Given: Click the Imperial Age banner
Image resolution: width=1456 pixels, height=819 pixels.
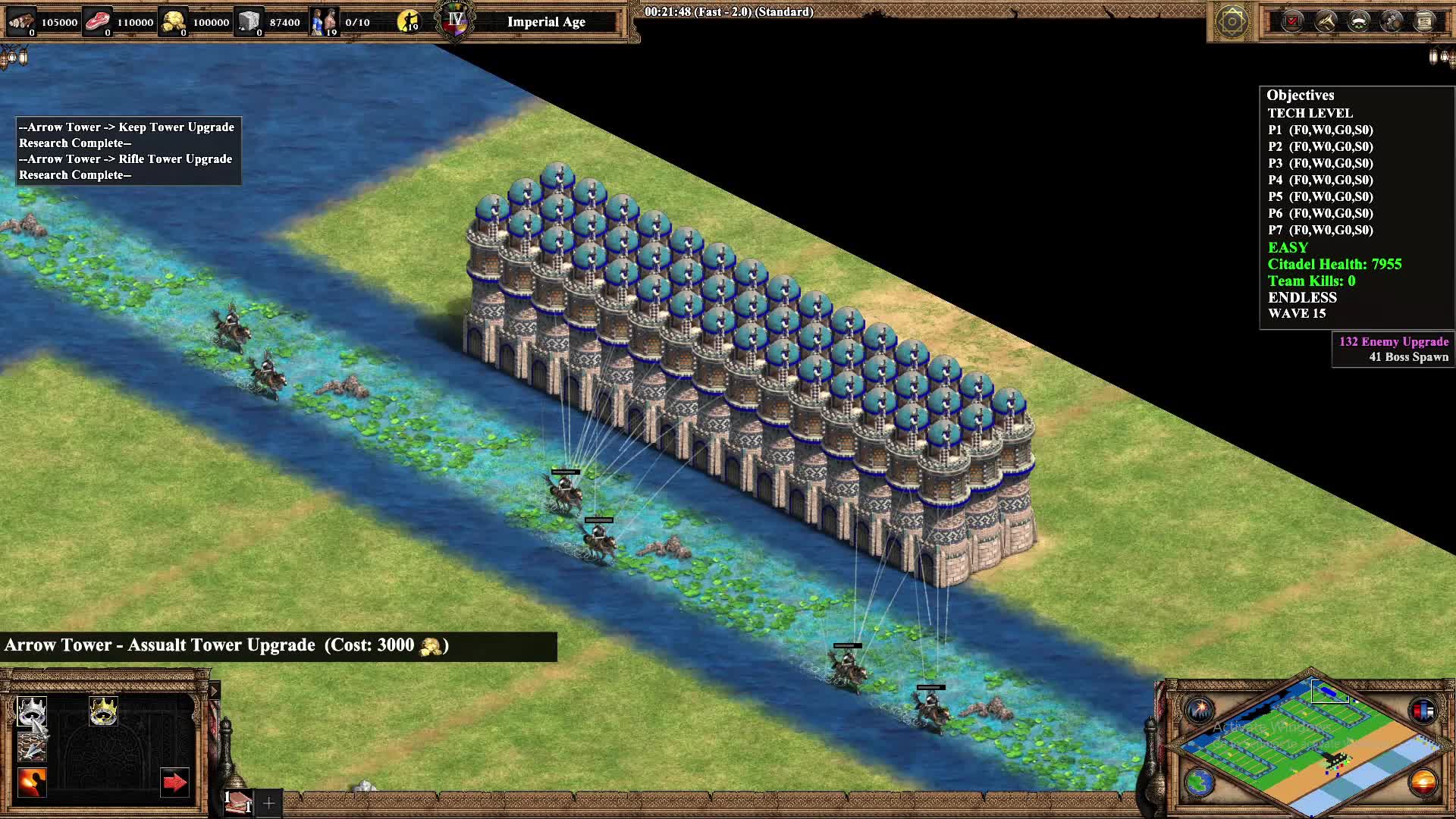Looking at the screenshot, I should point(546,22).
